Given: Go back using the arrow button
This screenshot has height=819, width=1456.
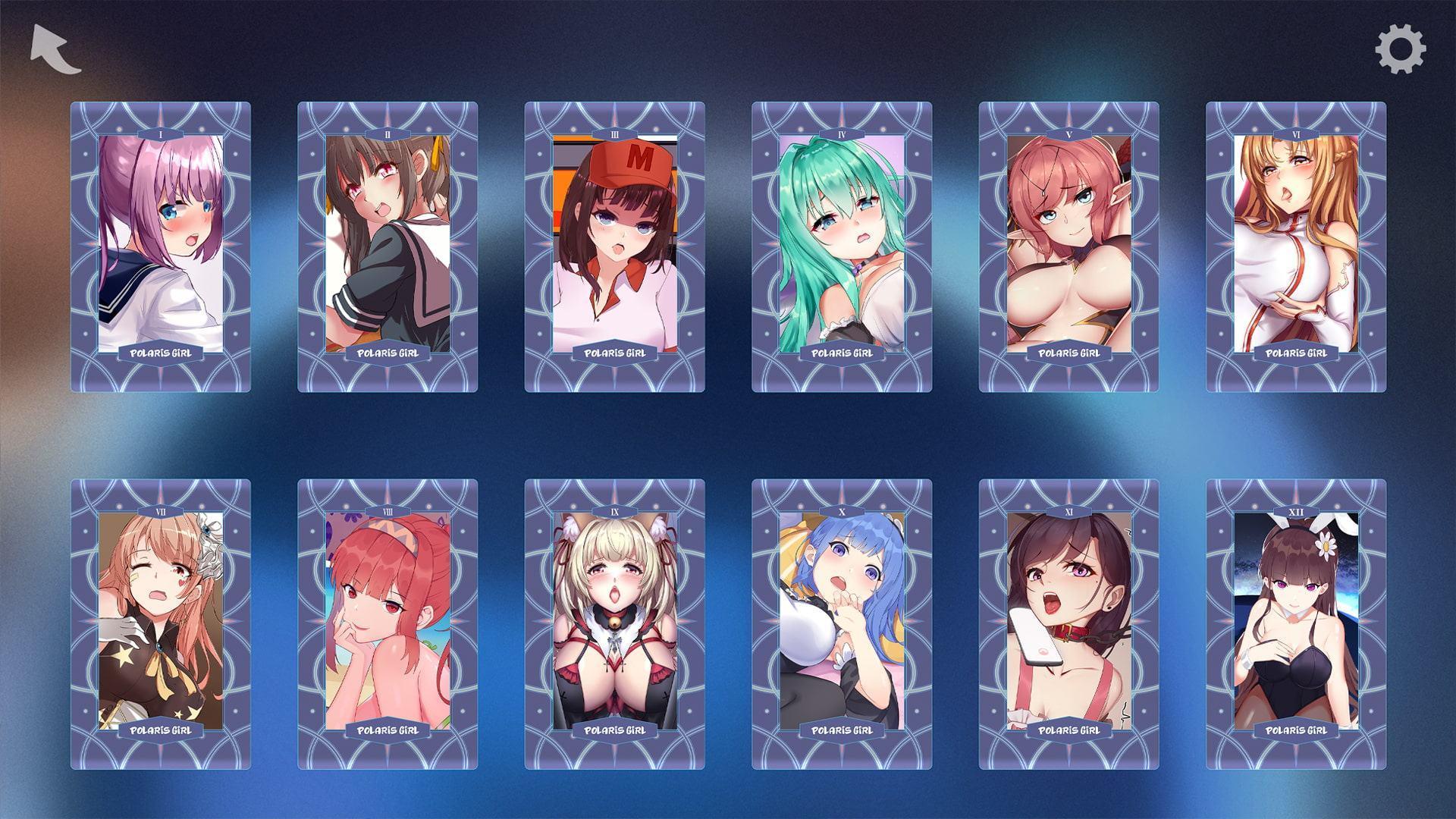Looking at the screenshot, I should tap(55, 49).
